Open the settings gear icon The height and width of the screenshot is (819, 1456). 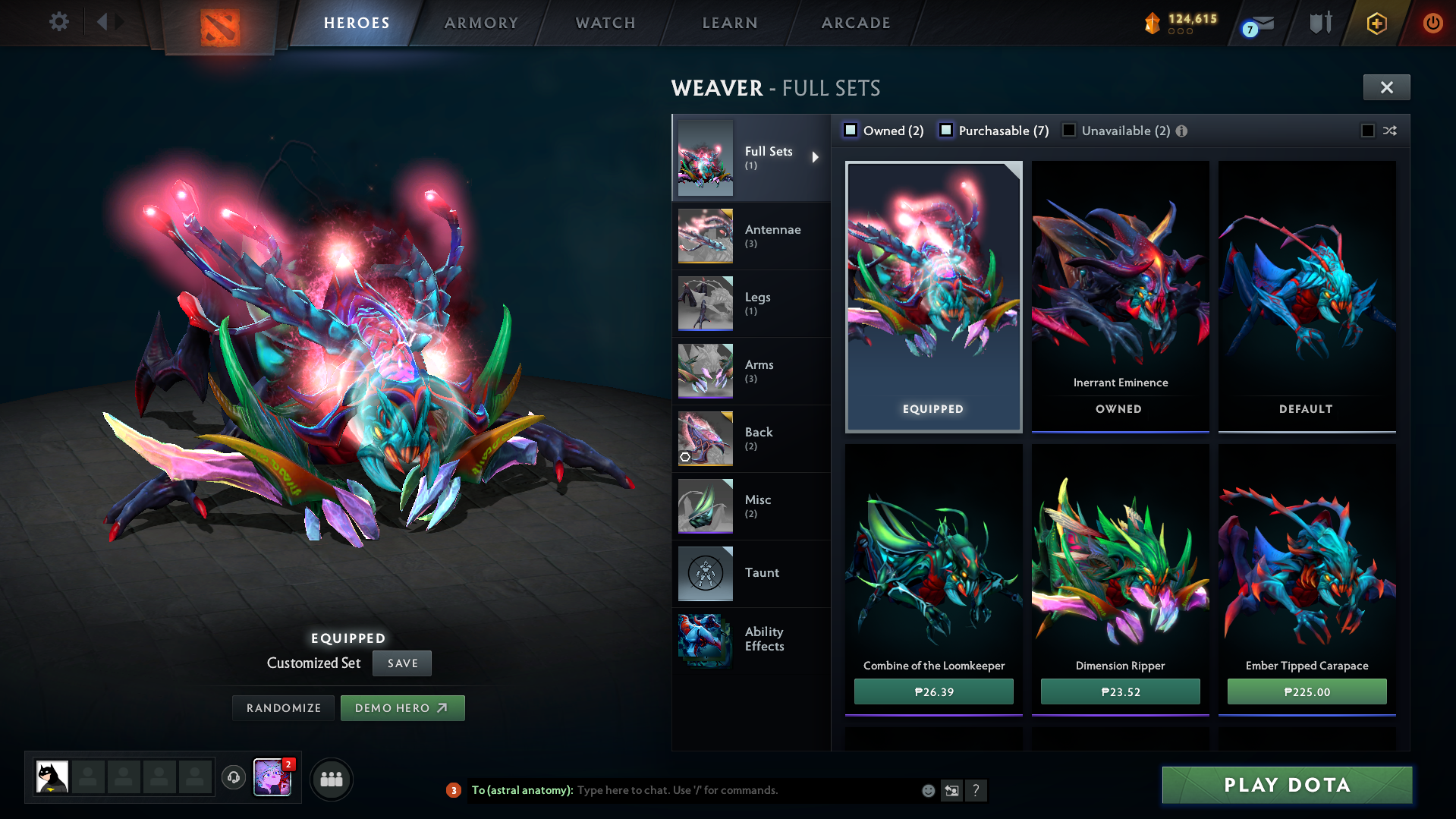[59, 22]
